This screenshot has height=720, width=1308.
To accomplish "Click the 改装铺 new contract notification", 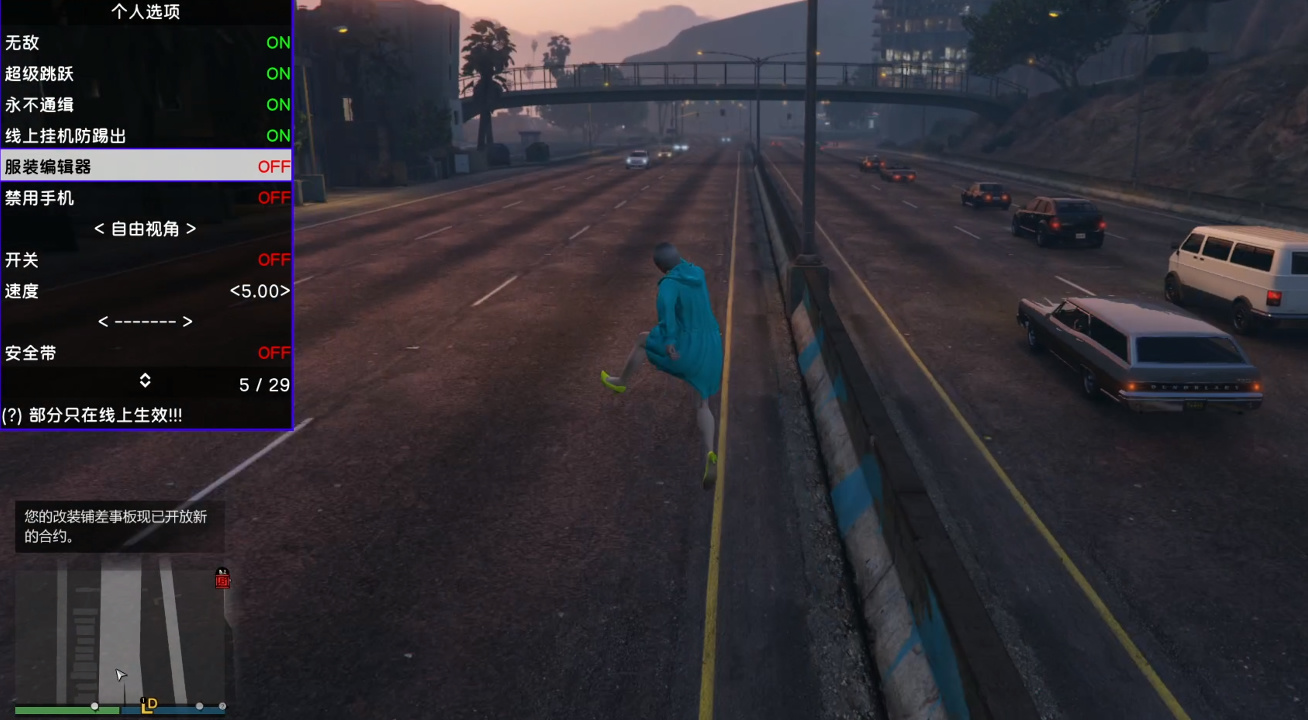I will 118,528.
